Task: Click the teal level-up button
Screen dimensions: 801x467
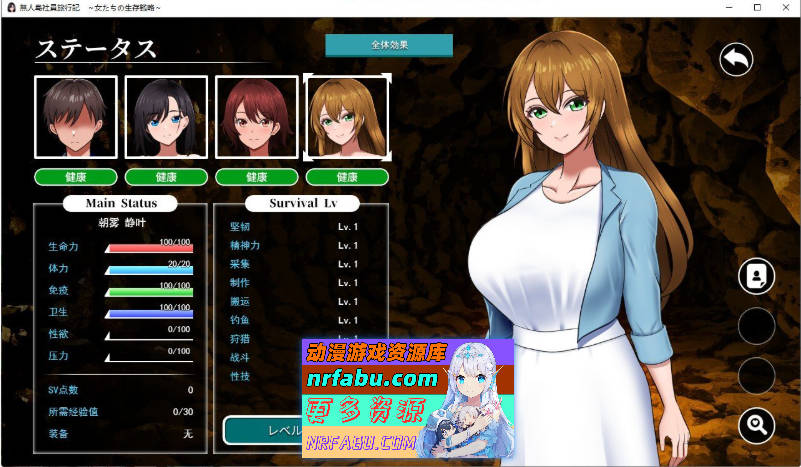Action: click(262, 430)
